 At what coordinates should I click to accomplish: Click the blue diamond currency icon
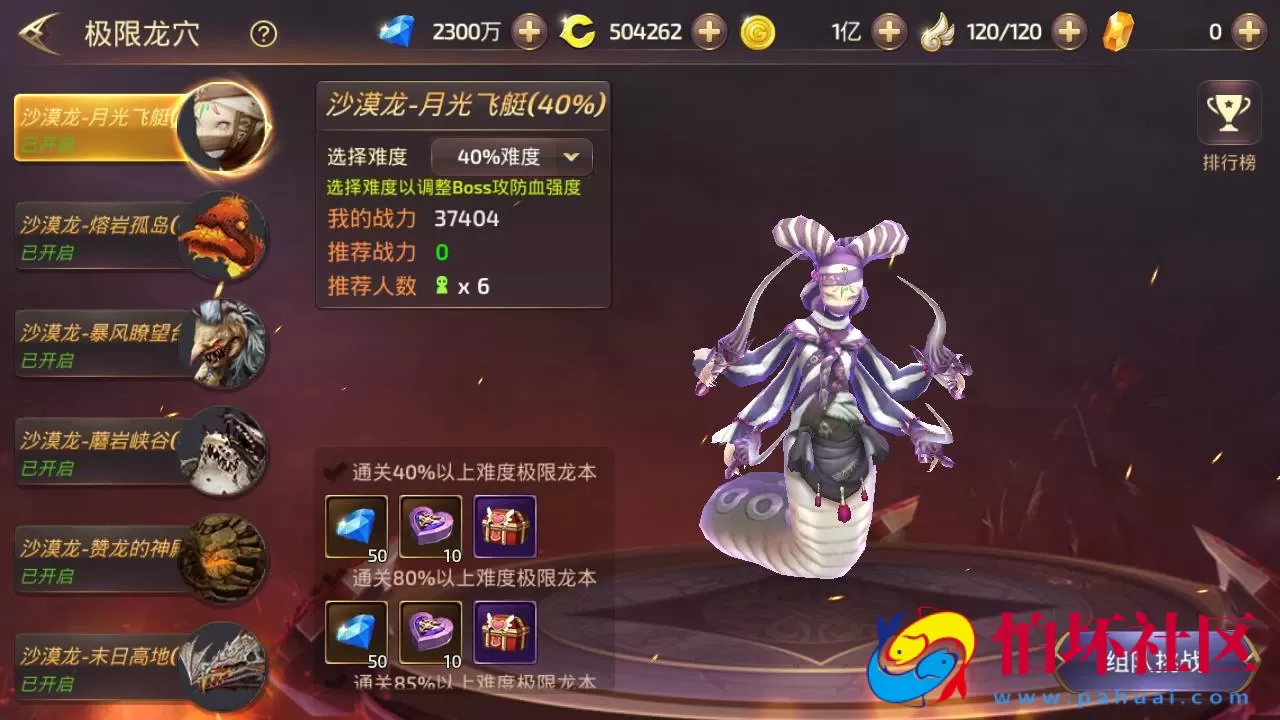point(398,31)
